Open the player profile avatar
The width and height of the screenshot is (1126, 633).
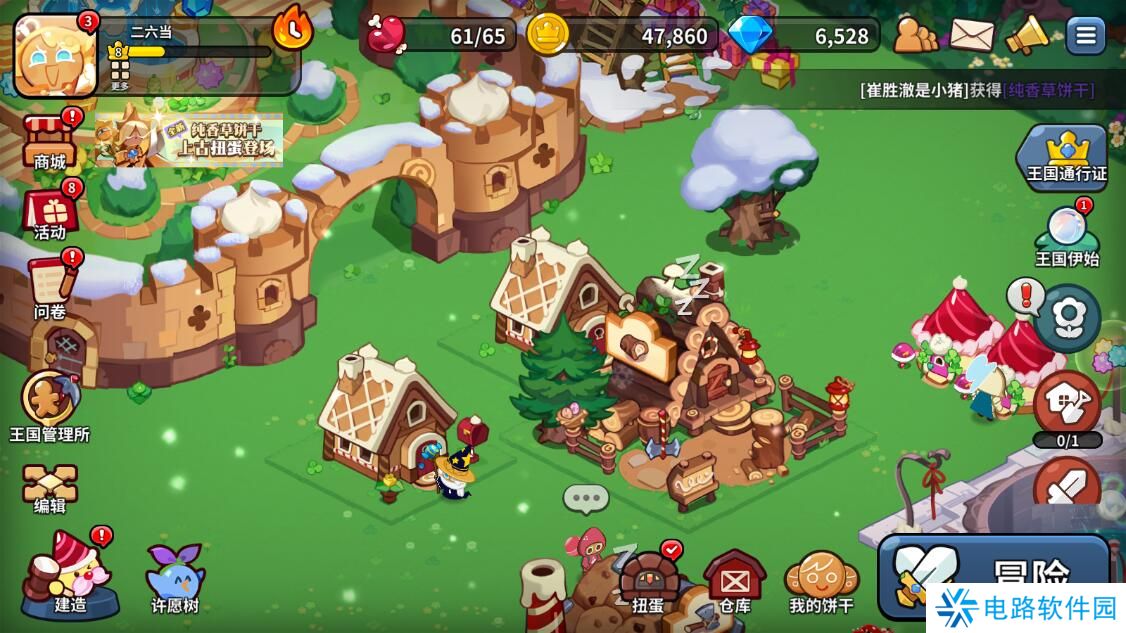point(55,56)
